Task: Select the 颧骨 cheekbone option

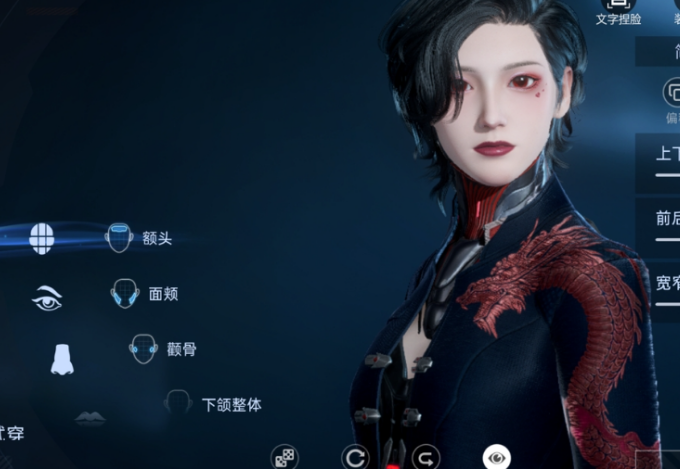Action: [x=162, y=349]
